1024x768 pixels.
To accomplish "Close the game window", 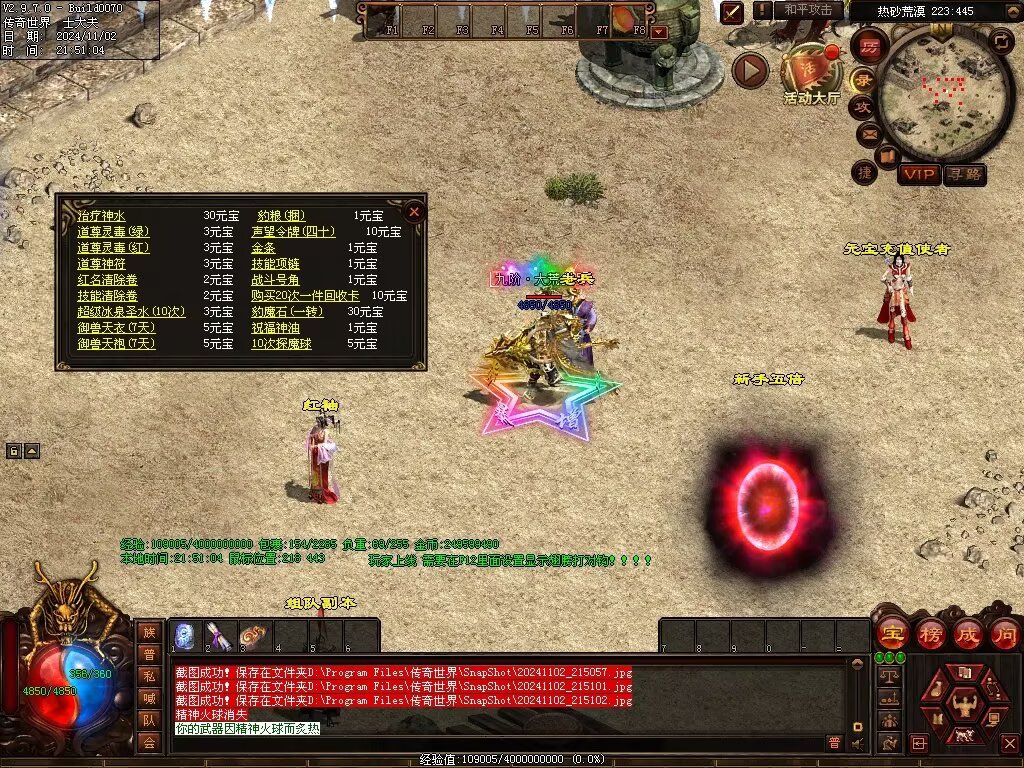I will (1009, 744).
